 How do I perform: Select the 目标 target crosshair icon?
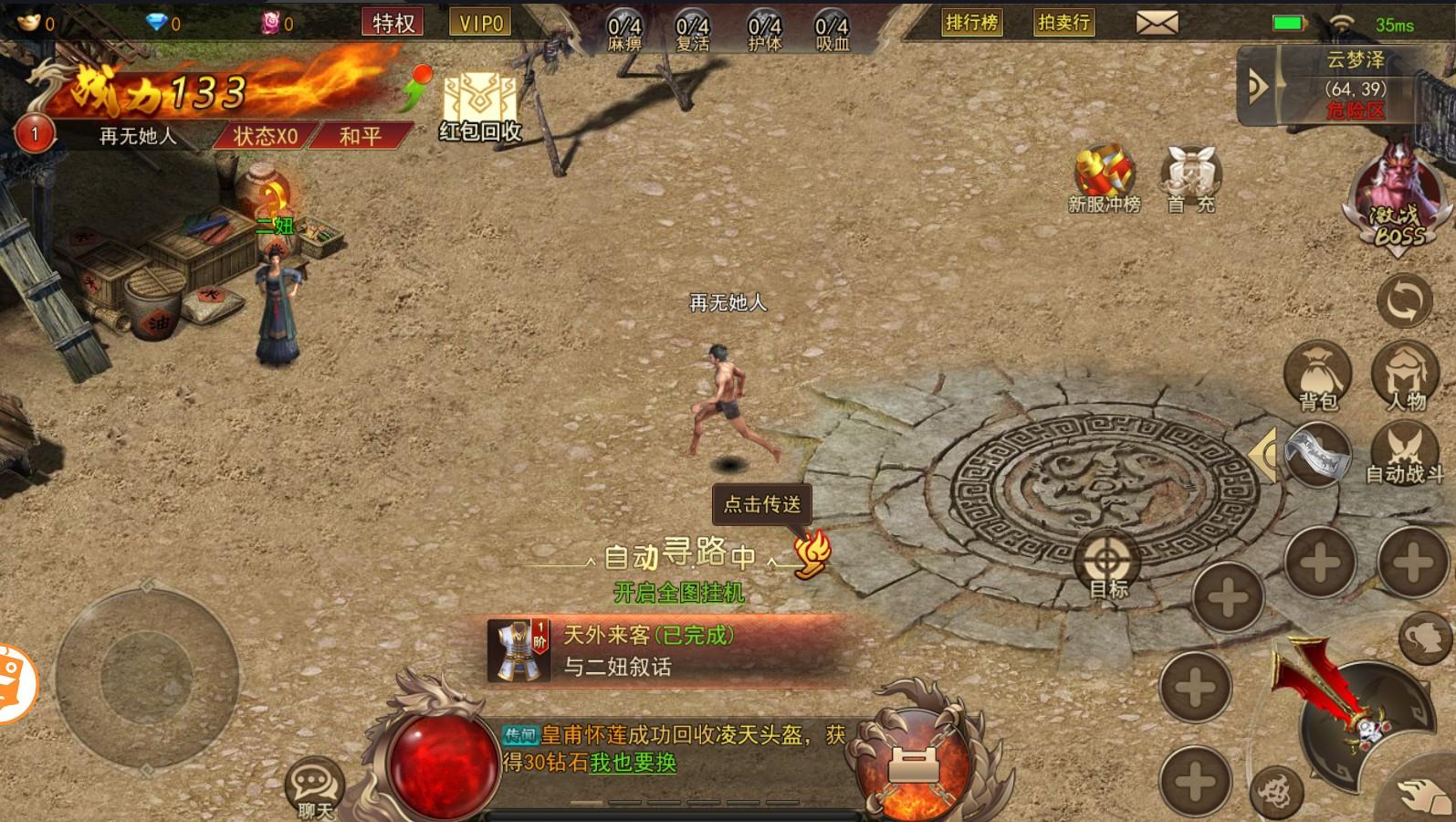coord(1105,559)
